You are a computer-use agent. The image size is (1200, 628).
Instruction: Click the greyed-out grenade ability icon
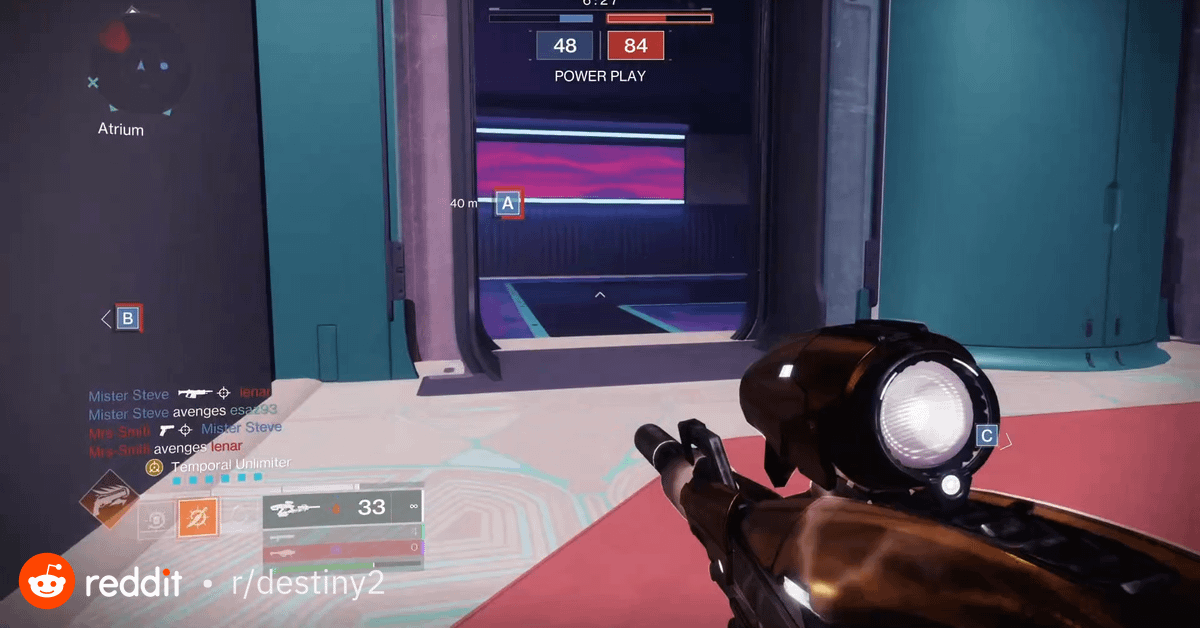coord(155,520)
